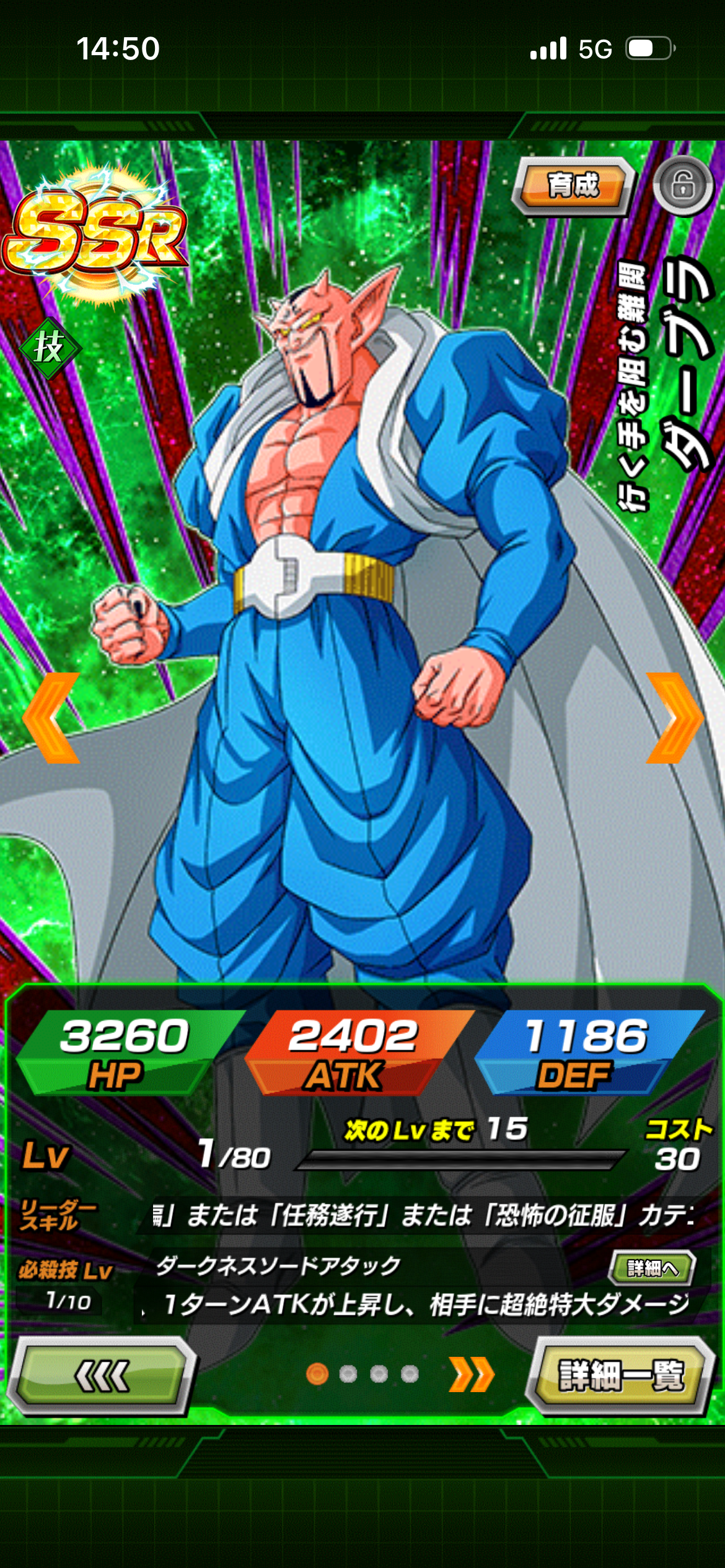Toggle the character lock icon

[x=683, y=185]
